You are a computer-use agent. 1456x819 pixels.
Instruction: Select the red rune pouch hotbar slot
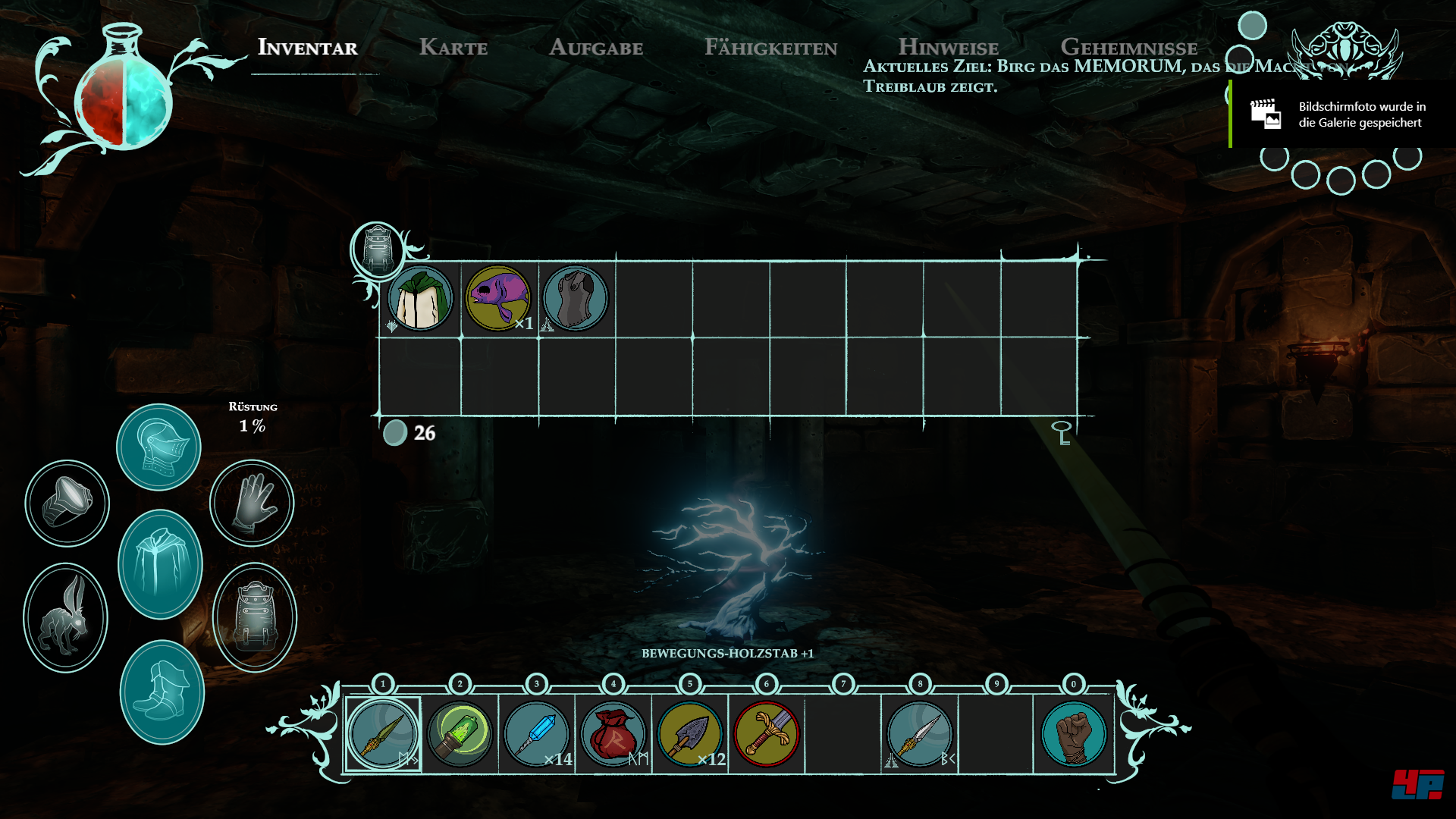(613, 734)
